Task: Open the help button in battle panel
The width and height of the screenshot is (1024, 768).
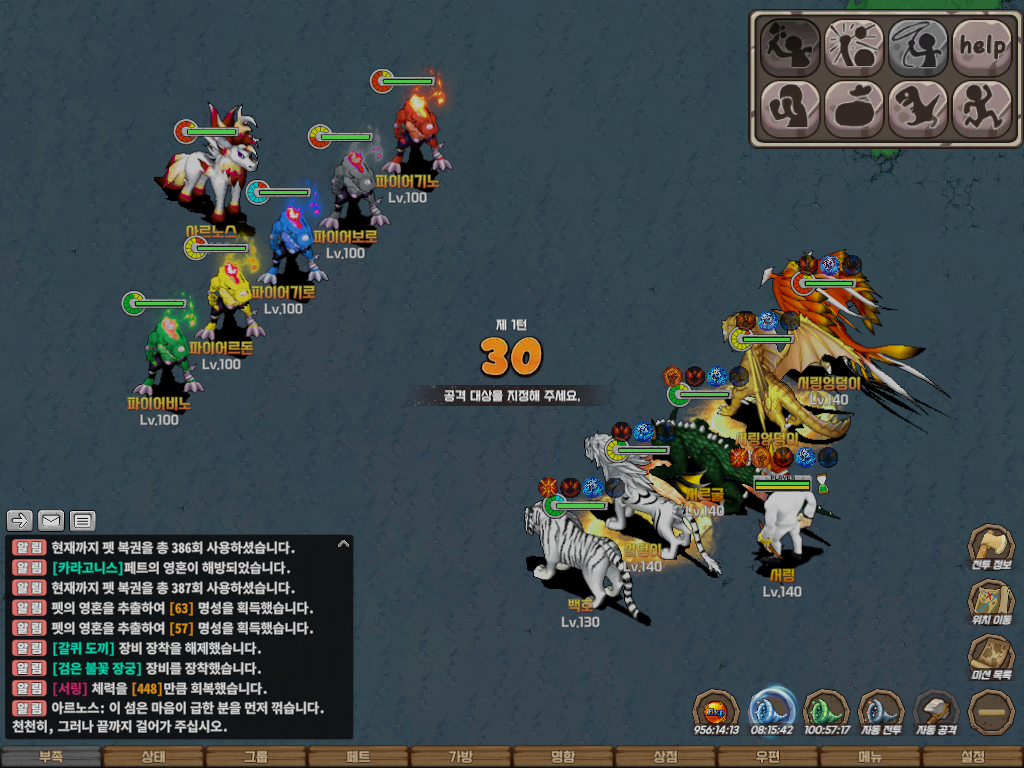Action: 981,46
